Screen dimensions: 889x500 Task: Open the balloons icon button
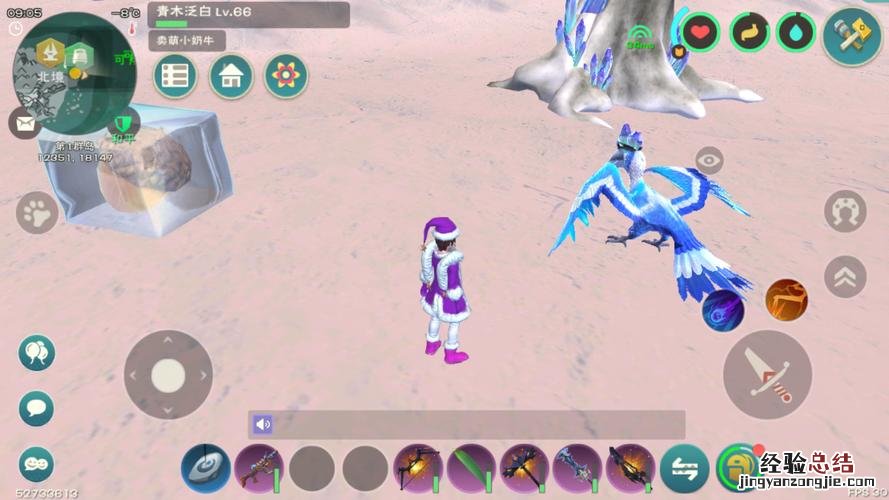click(37, 352)
